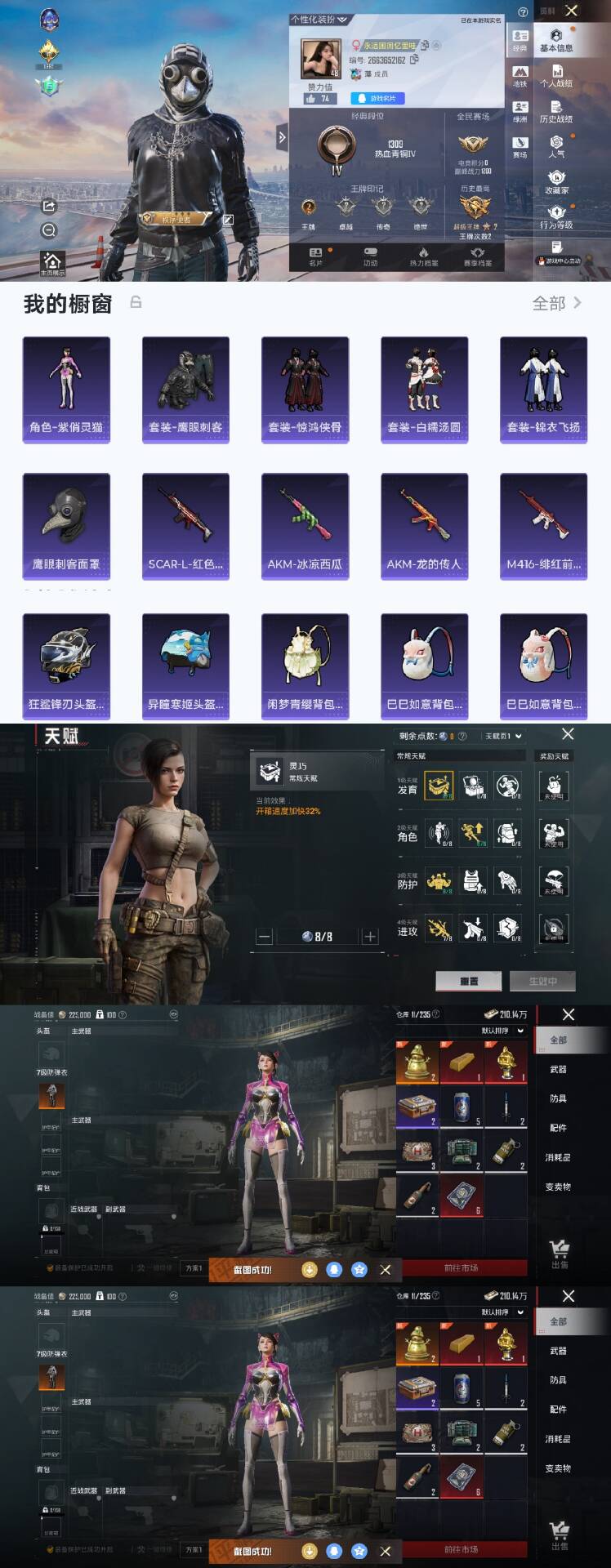Screen dimensions: 611x1568
Task: Select the 角色-紫俏灵猫 showcase card
Action: click(x=66, y=390)
